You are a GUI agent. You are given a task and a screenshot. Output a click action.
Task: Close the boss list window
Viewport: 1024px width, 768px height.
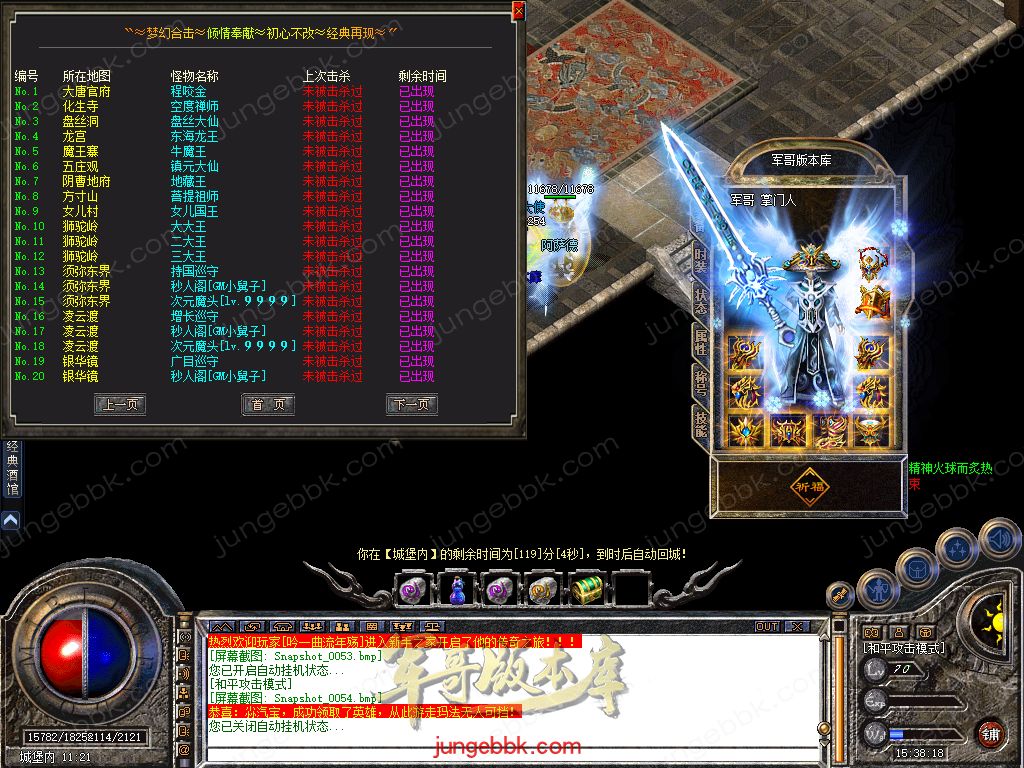point(518,11)
